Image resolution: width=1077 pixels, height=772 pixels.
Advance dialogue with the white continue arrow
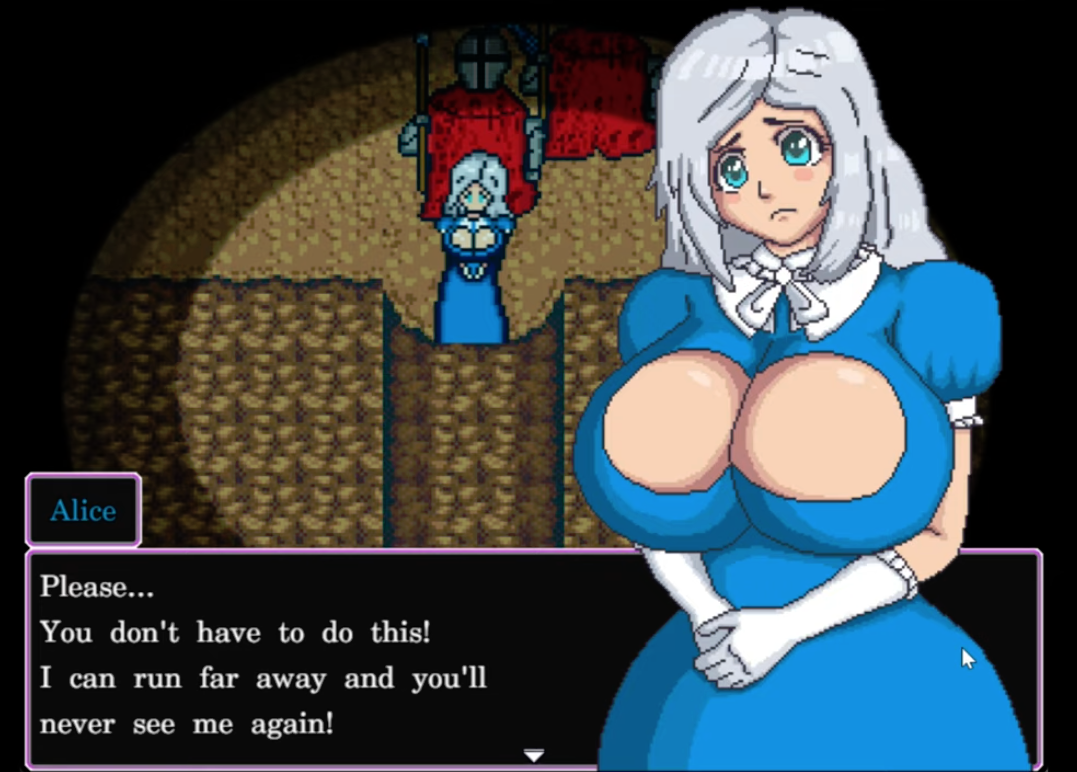coord(534,755)
